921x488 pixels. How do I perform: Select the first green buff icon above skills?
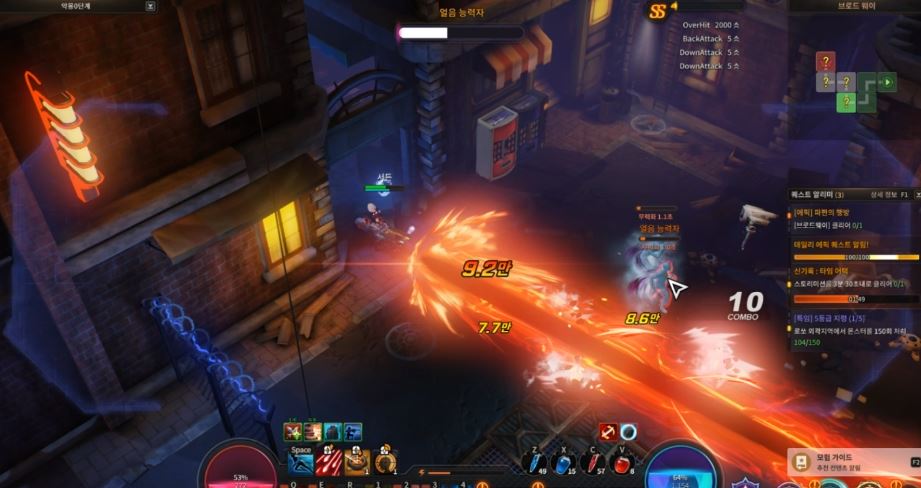(293, 432)
